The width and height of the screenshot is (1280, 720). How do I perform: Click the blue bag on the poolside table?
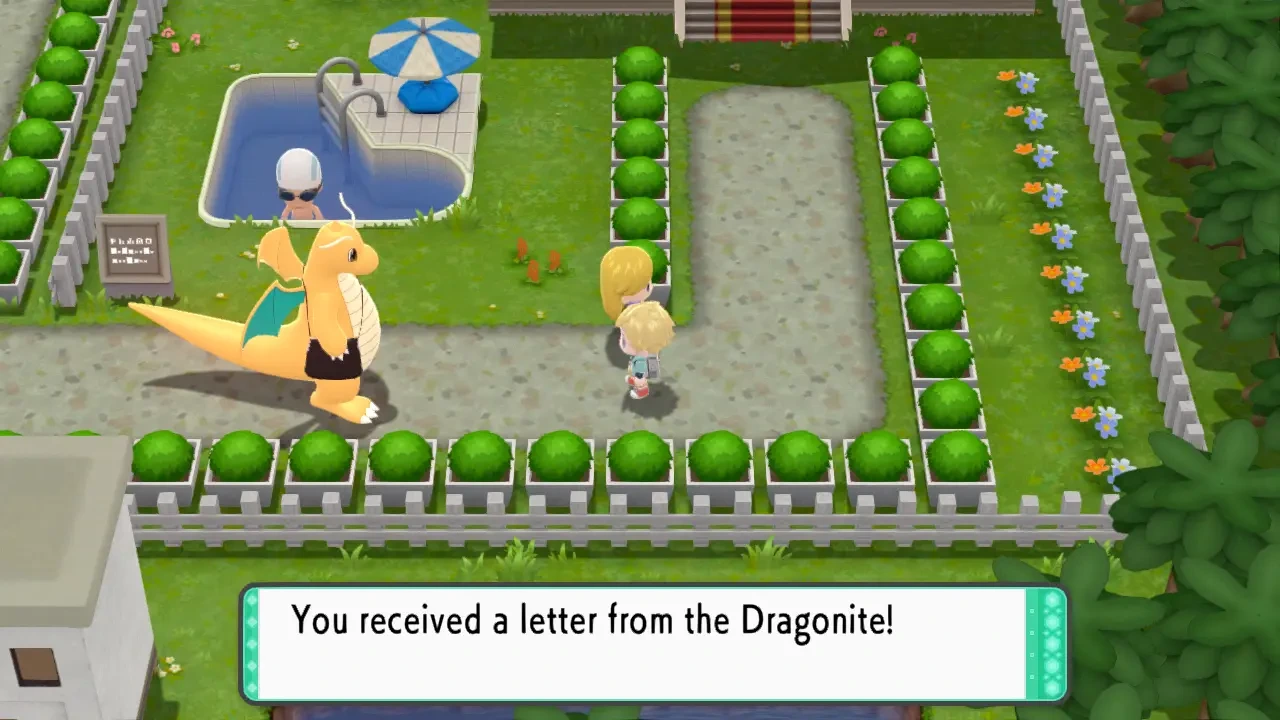tap(428, 95)
